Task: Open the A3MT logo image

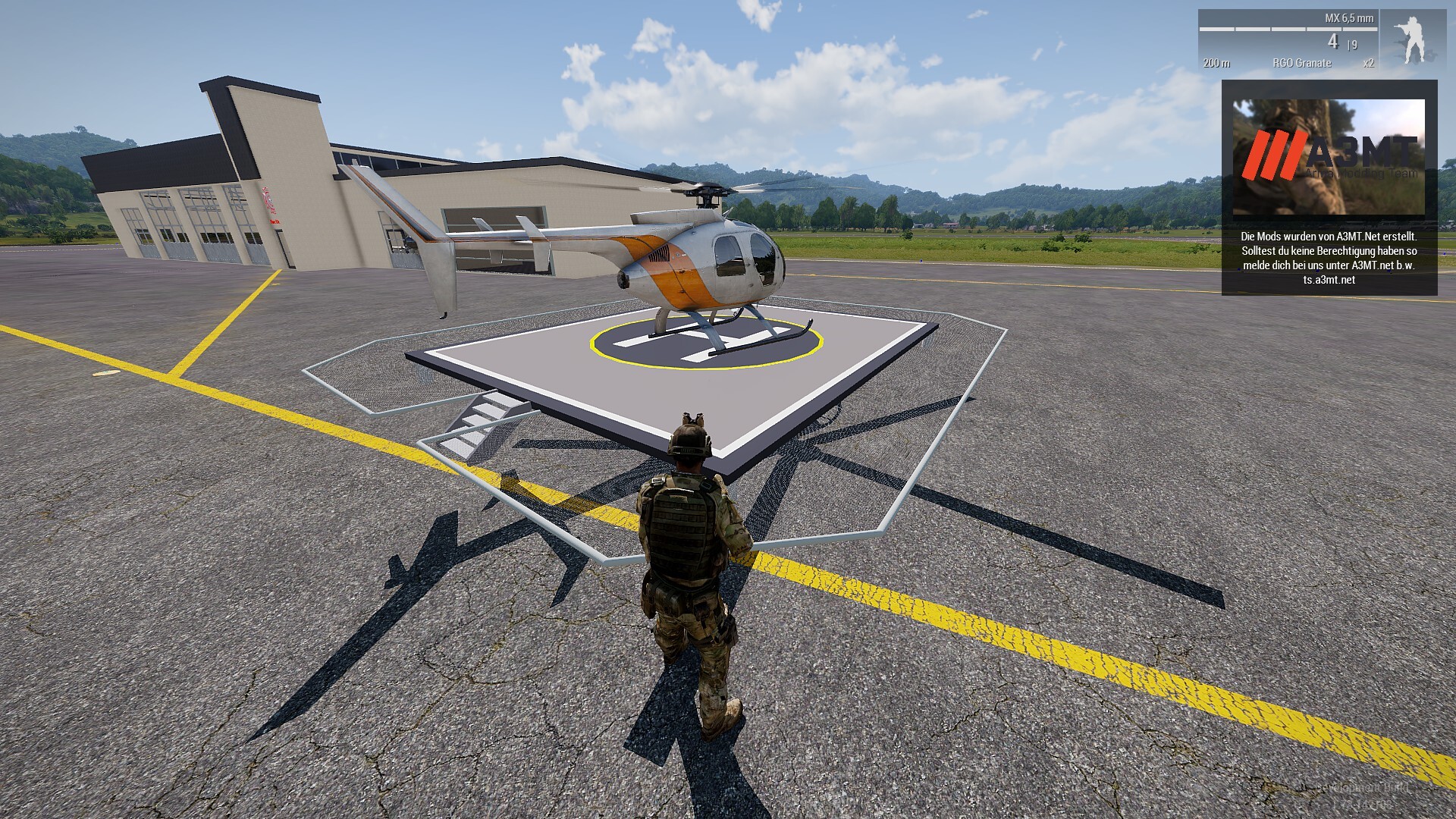Action: [1329, 157]
